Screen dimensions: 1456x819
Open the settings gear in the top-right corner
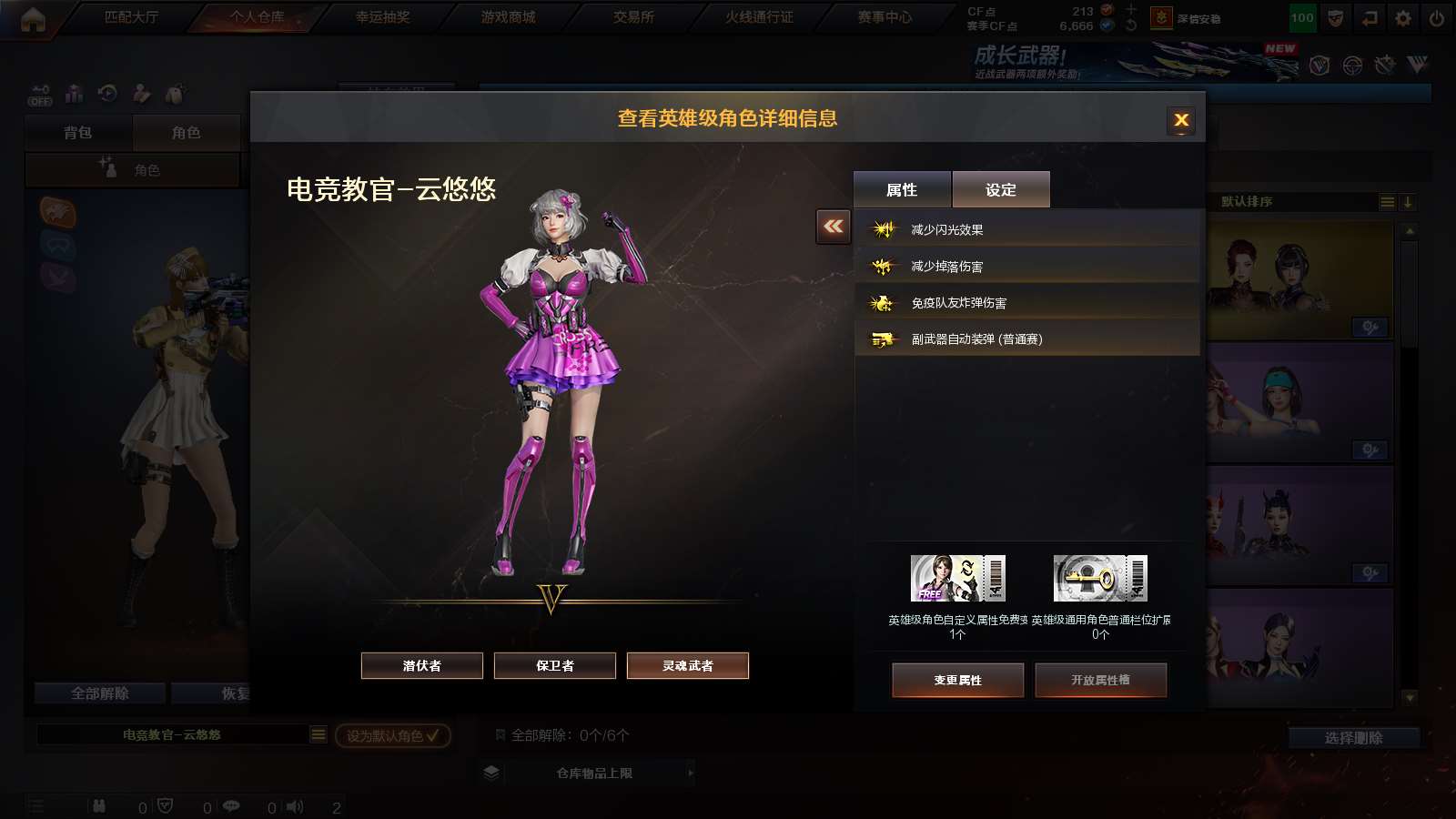point(1401,16)
